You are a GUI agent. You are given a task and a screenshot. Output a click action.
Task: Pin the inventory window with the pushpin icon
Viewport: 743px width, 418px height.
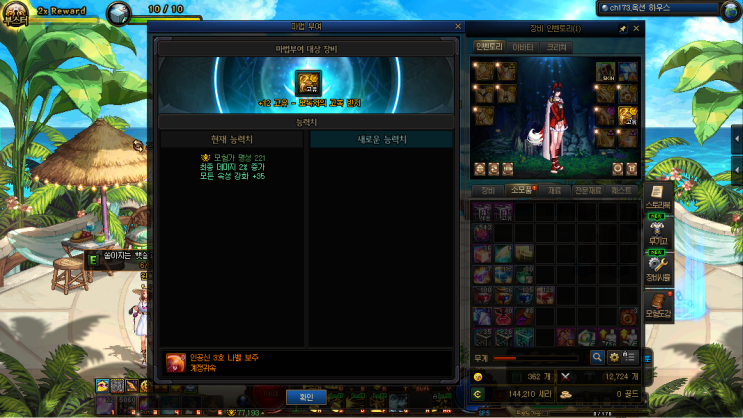point(622,29)
